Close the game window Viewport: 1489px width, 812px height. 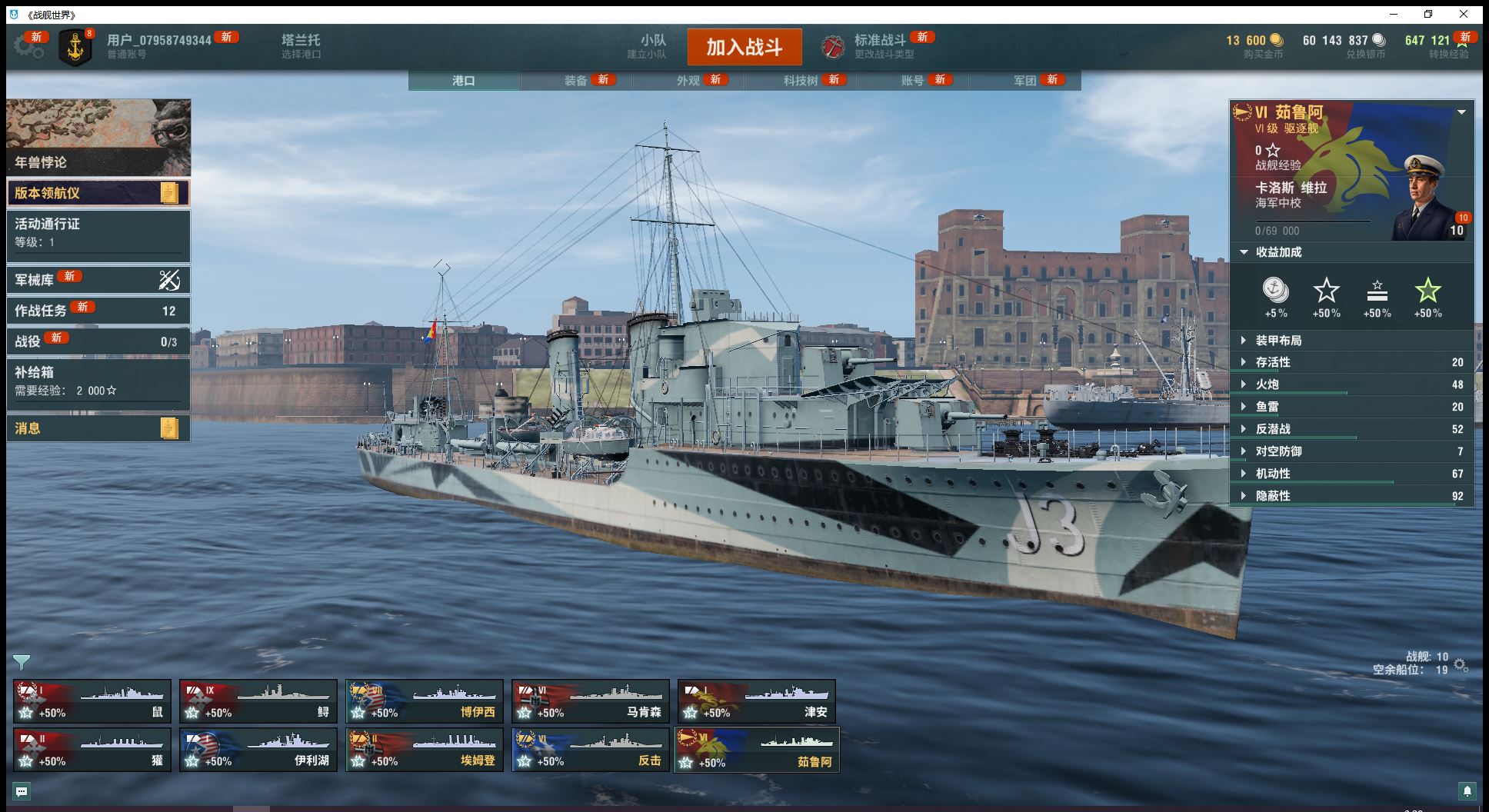pos(1464,14)
